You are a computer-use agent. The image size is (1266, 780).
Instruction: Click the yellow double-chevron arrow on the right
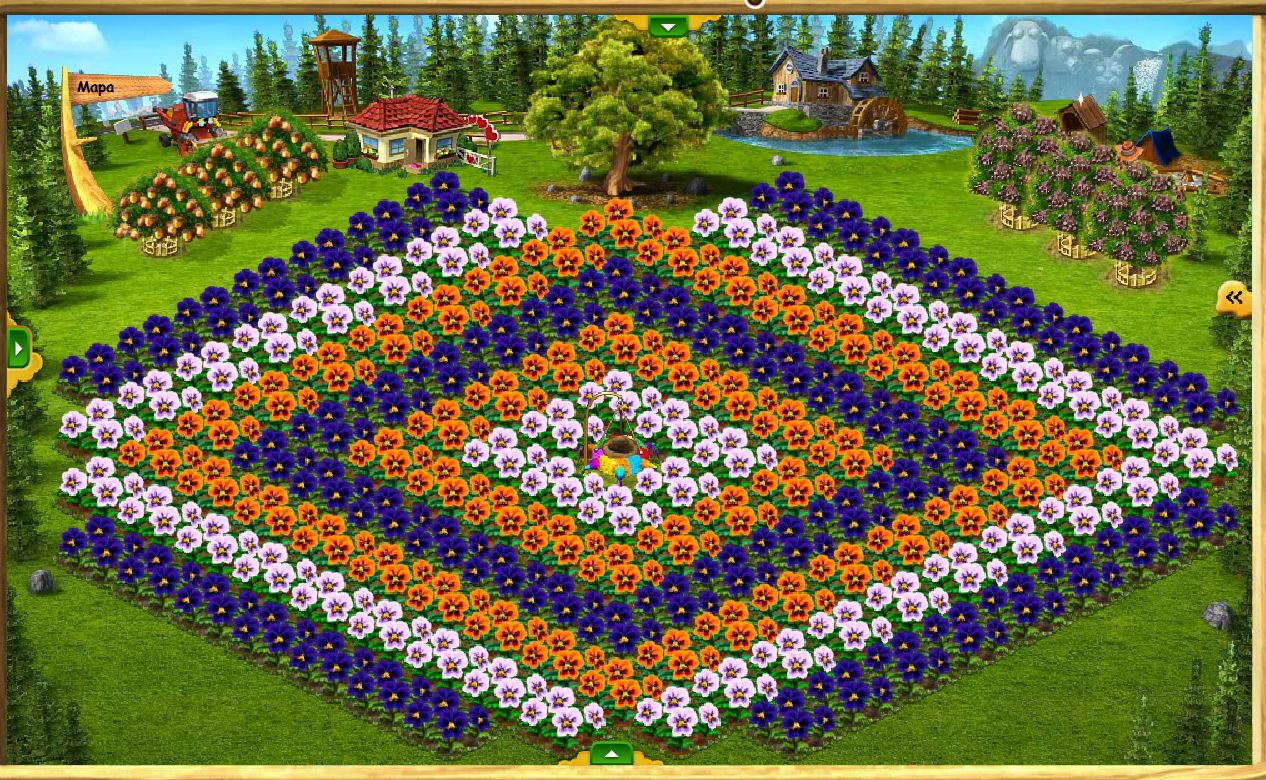[1234, 297]
